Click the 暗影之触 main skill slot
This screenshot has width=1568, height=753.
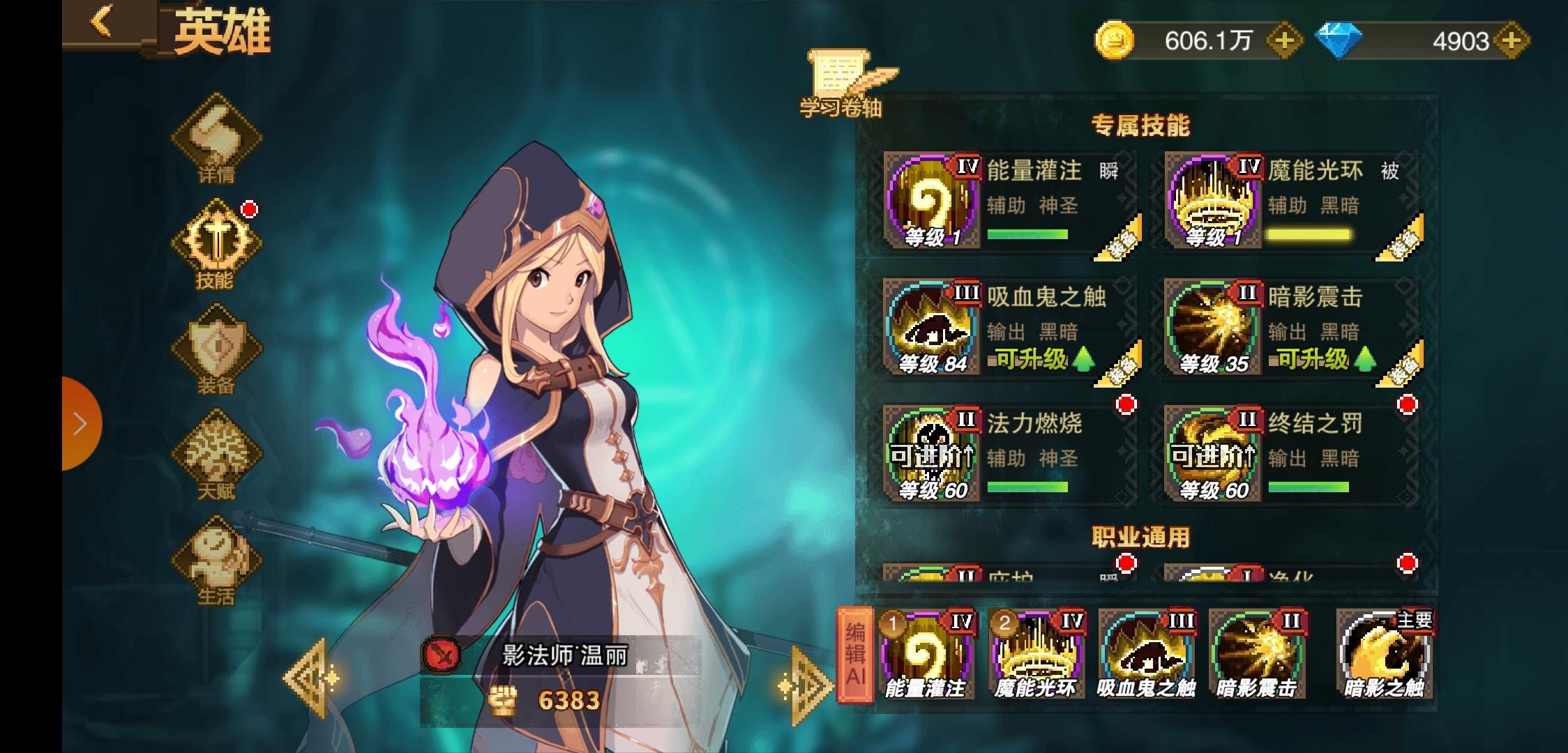point(1384,654)
